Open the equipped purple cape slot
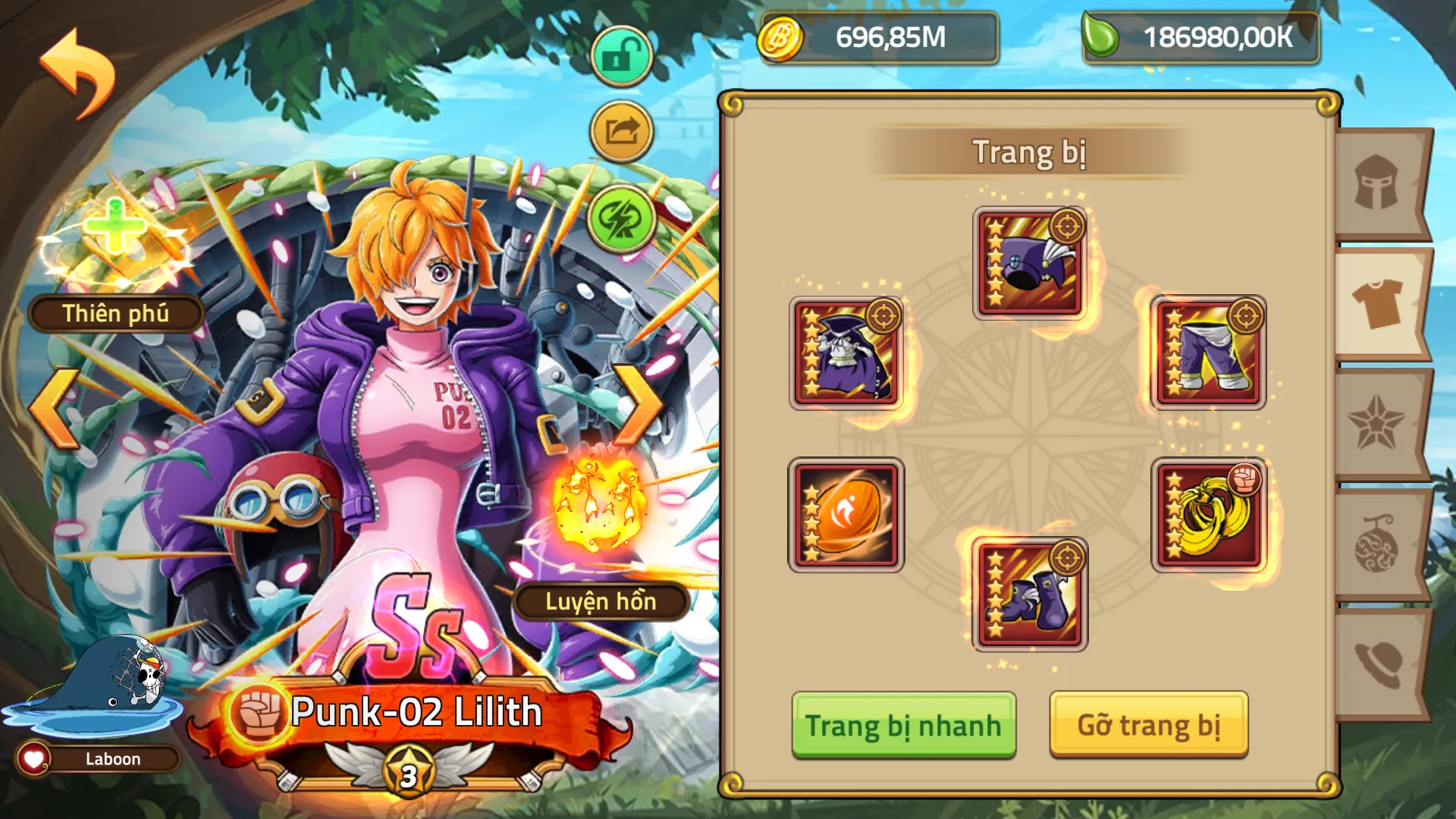The height and width of the screenshot is (819, 1456). coord(847,352)
